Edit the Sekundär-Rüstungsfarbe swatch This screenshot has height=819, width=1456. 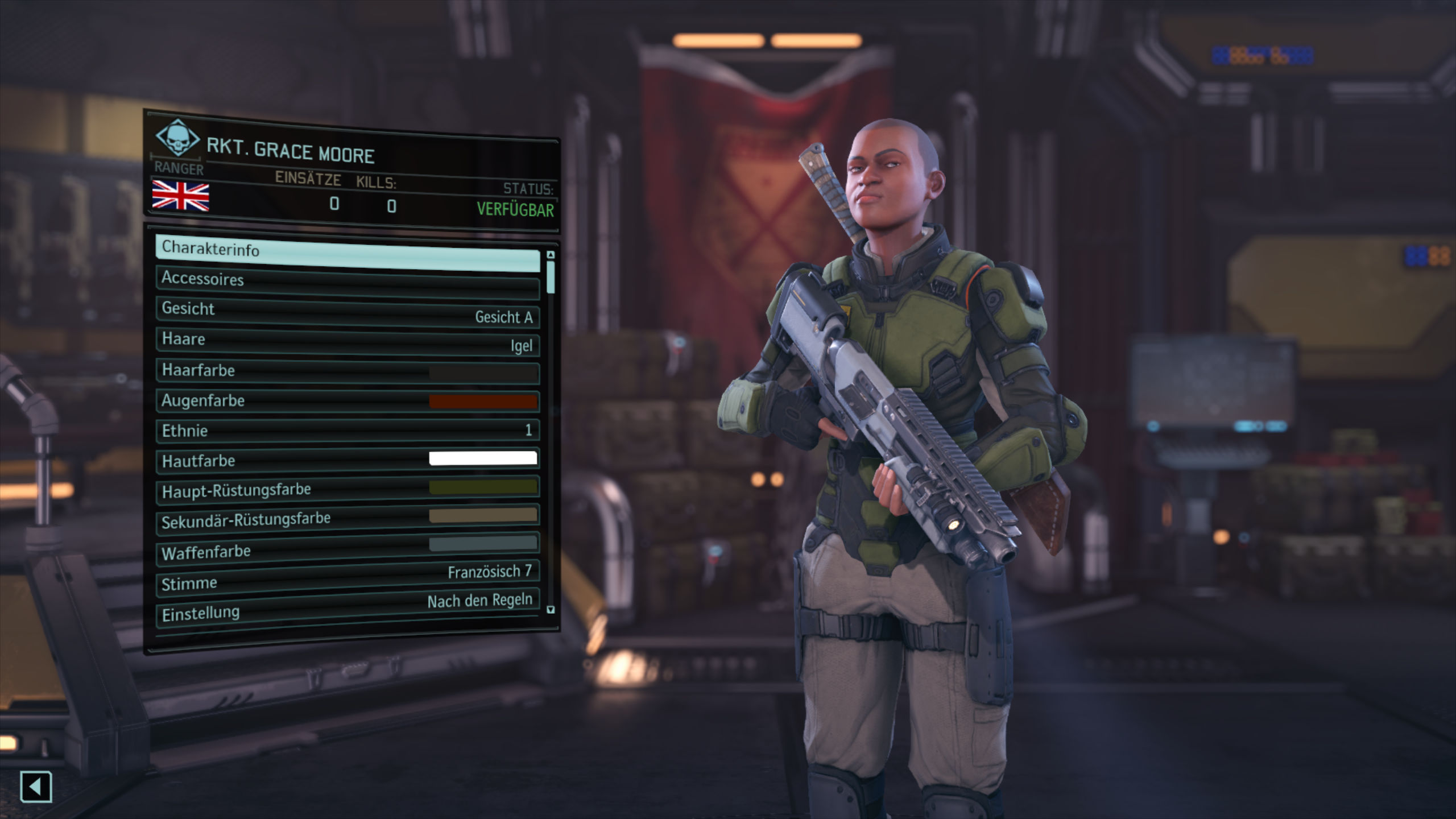pos(347,519)
